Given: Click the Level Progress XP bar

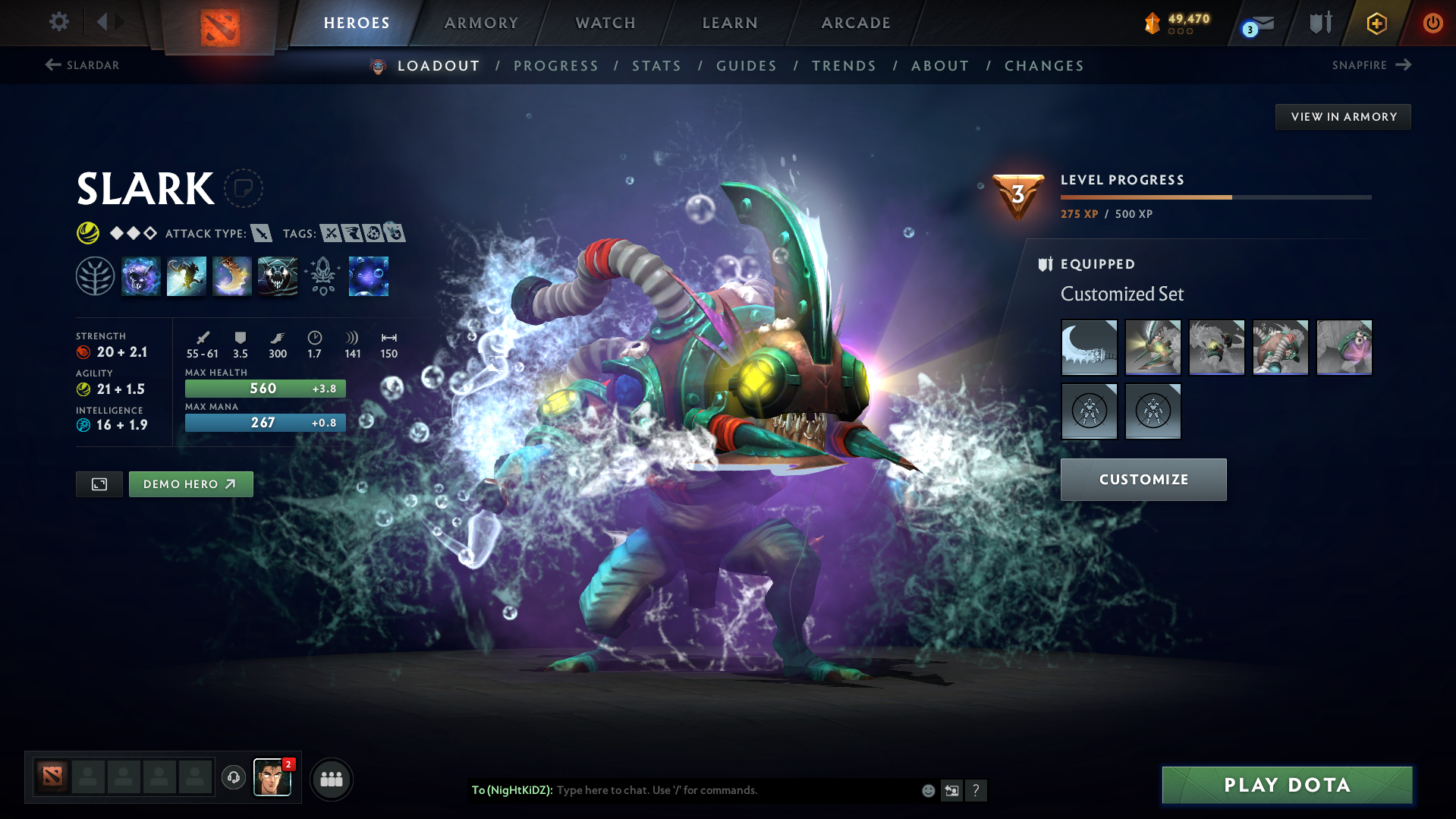Looking at the screenshot, I should point(1215,196).
